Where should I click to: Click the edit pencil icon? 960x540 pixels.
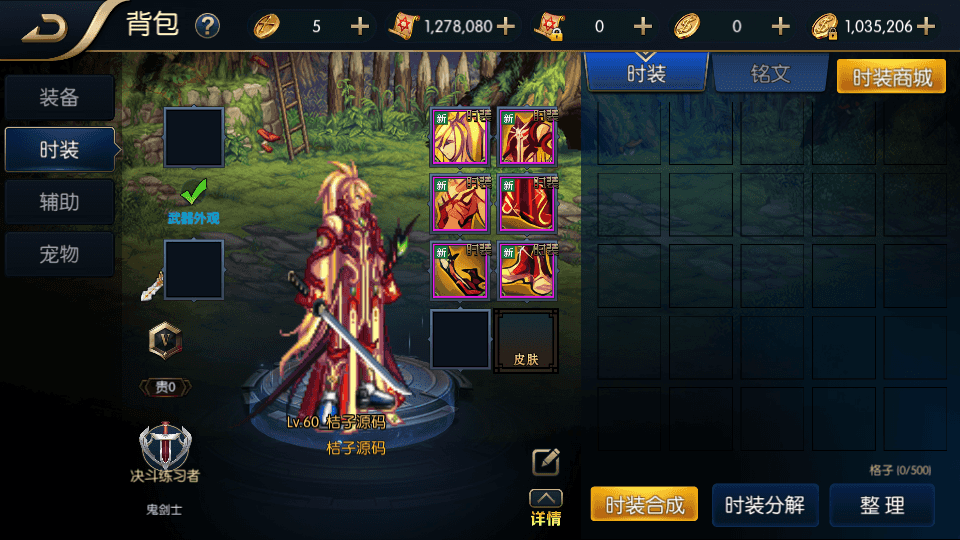545,461
